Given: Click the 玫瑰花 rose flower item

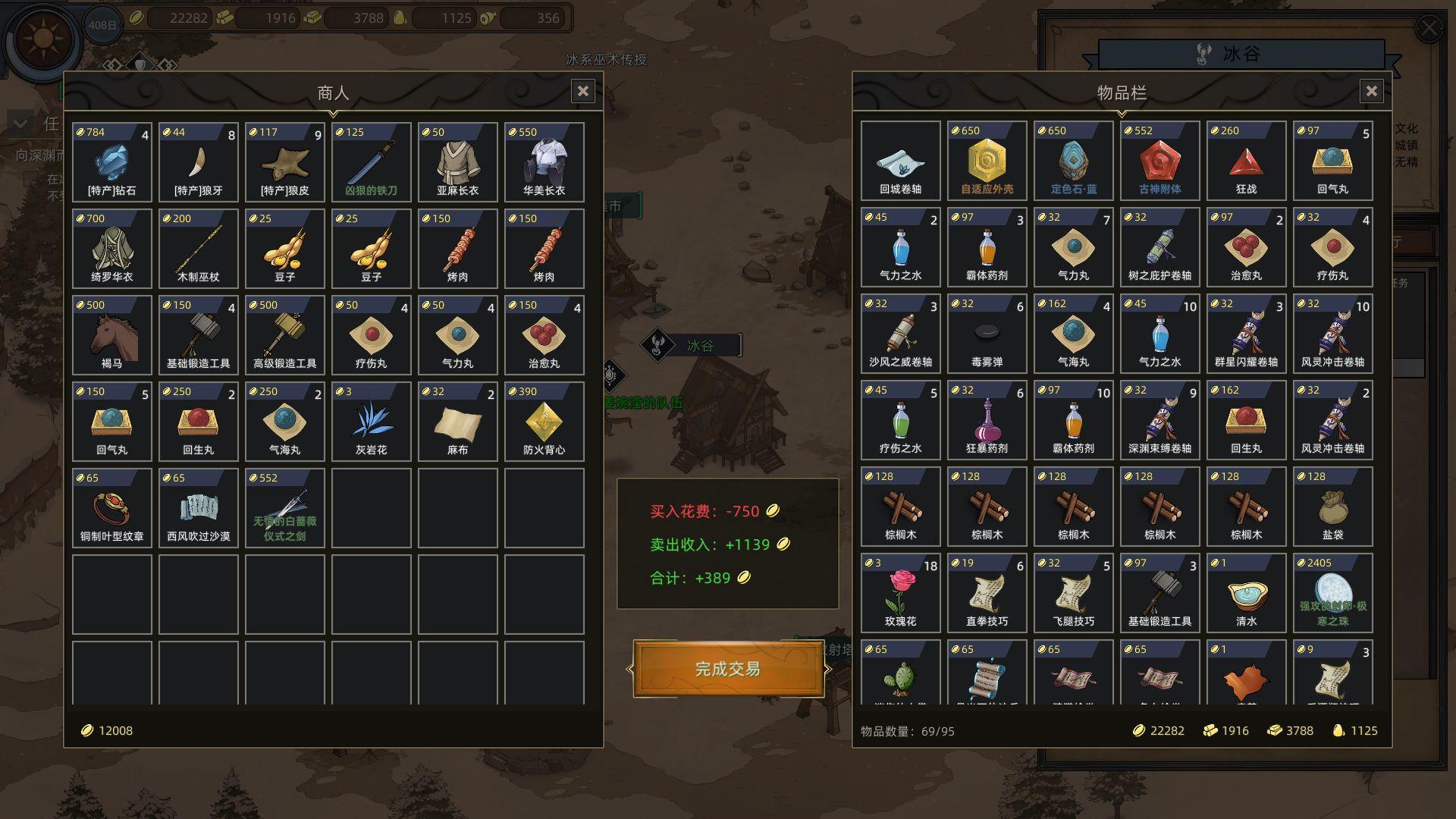Looking at the screenshot, I should pyautogui.click(x=900, y=592).
